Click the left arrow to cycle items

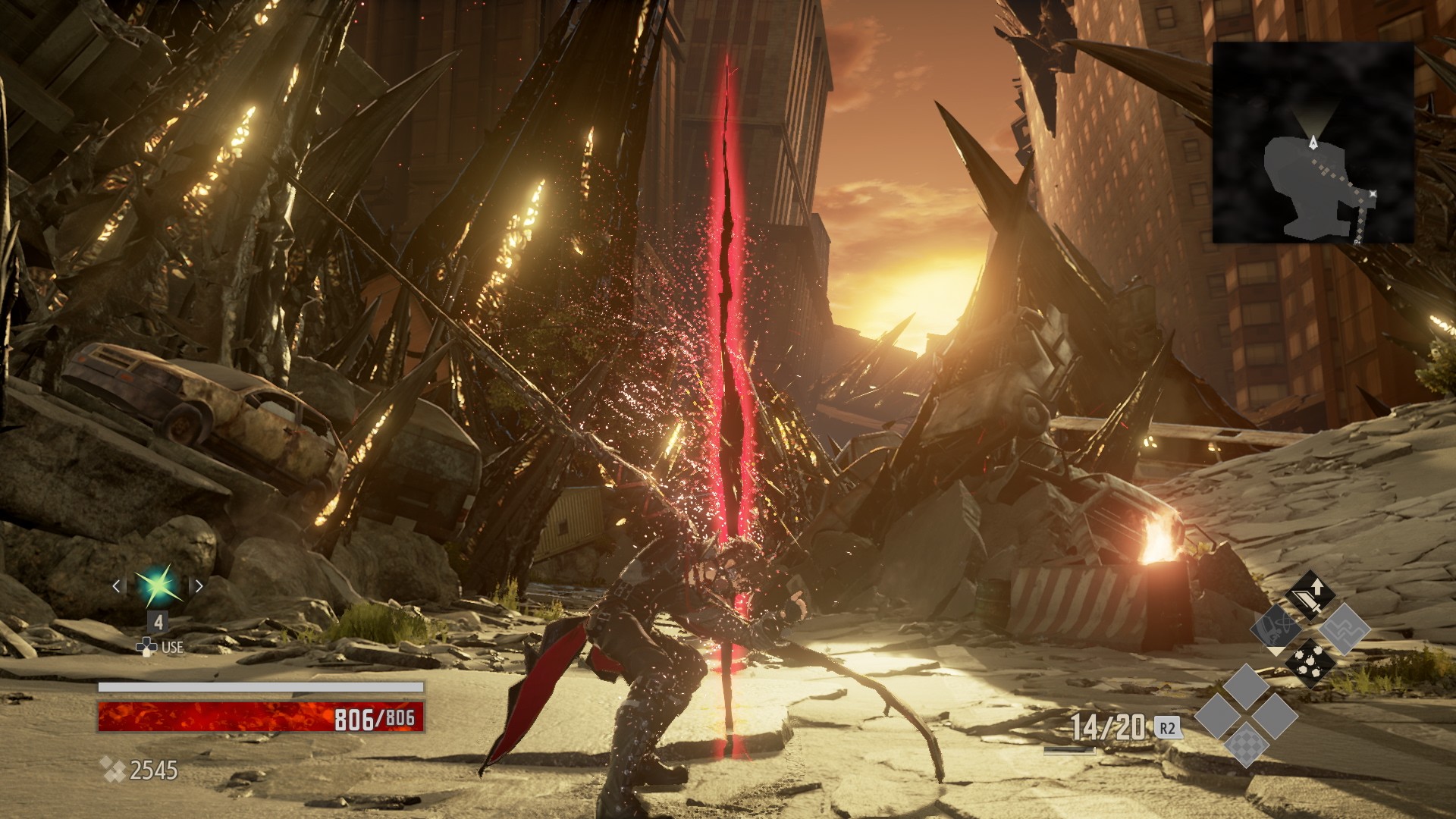tap(116, 586)
